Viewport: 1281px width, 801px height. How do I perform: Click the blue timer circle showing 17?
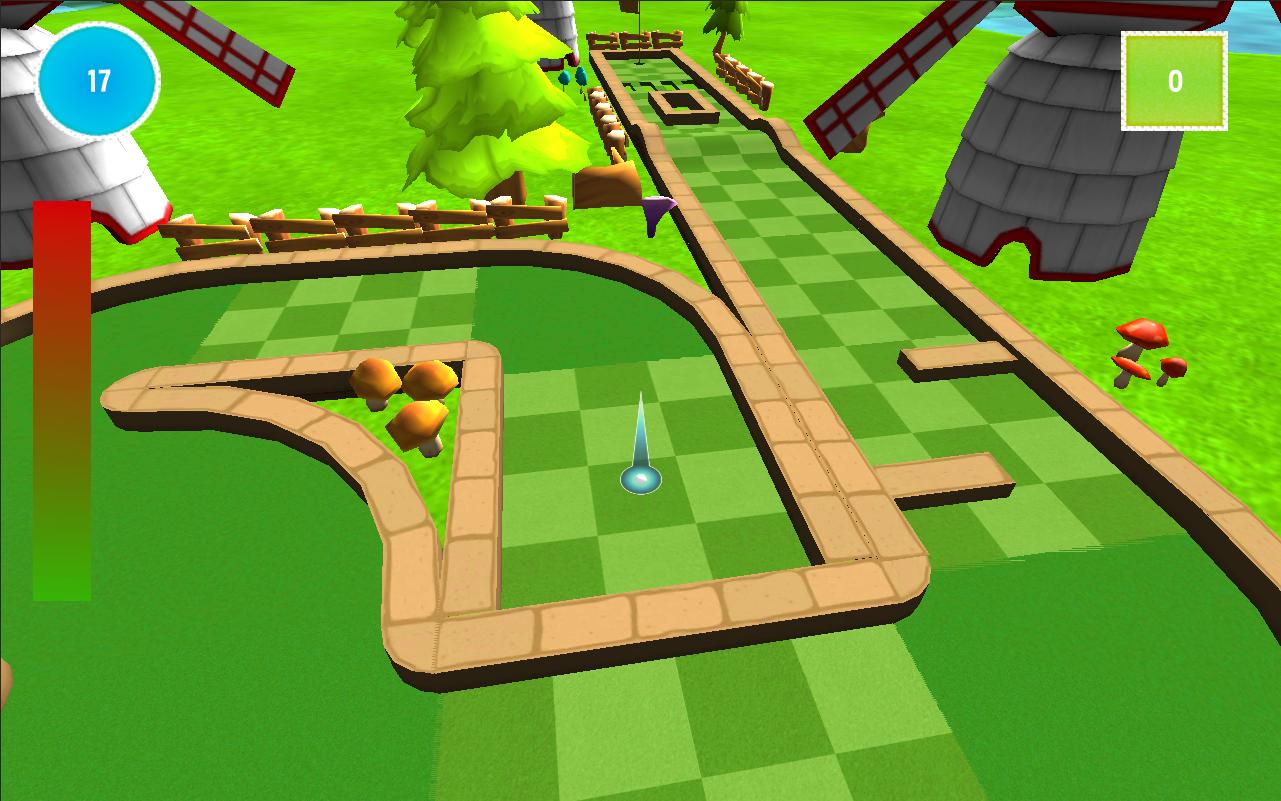point(97,81)
